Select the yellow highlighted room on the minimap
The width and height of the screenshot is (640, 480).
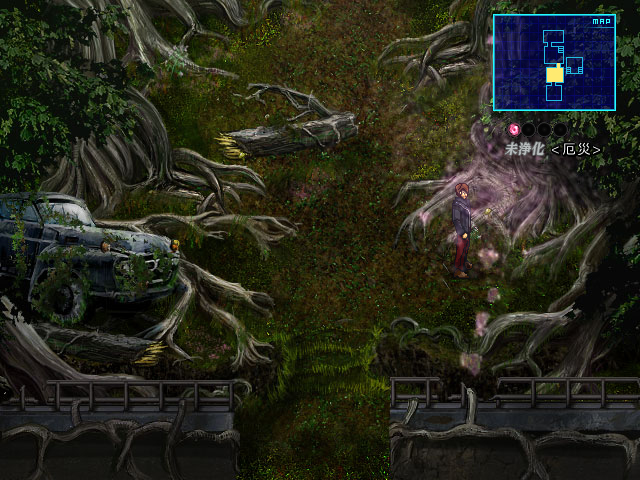[x=554, y=74]
